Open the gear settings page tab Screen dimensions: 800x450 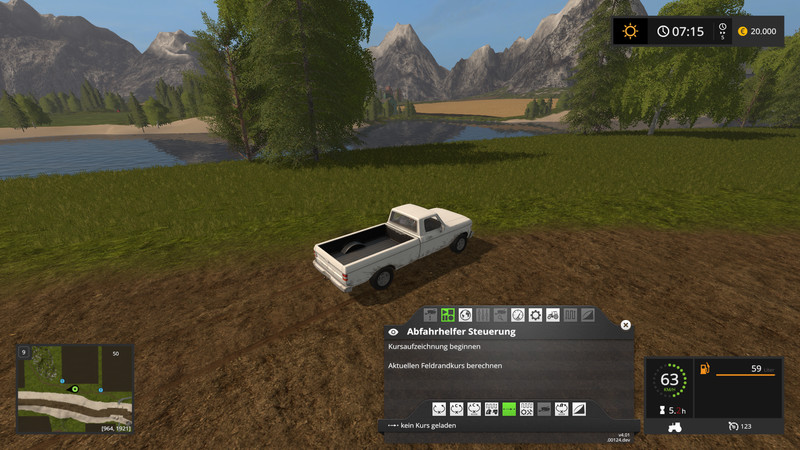point(535,315)
